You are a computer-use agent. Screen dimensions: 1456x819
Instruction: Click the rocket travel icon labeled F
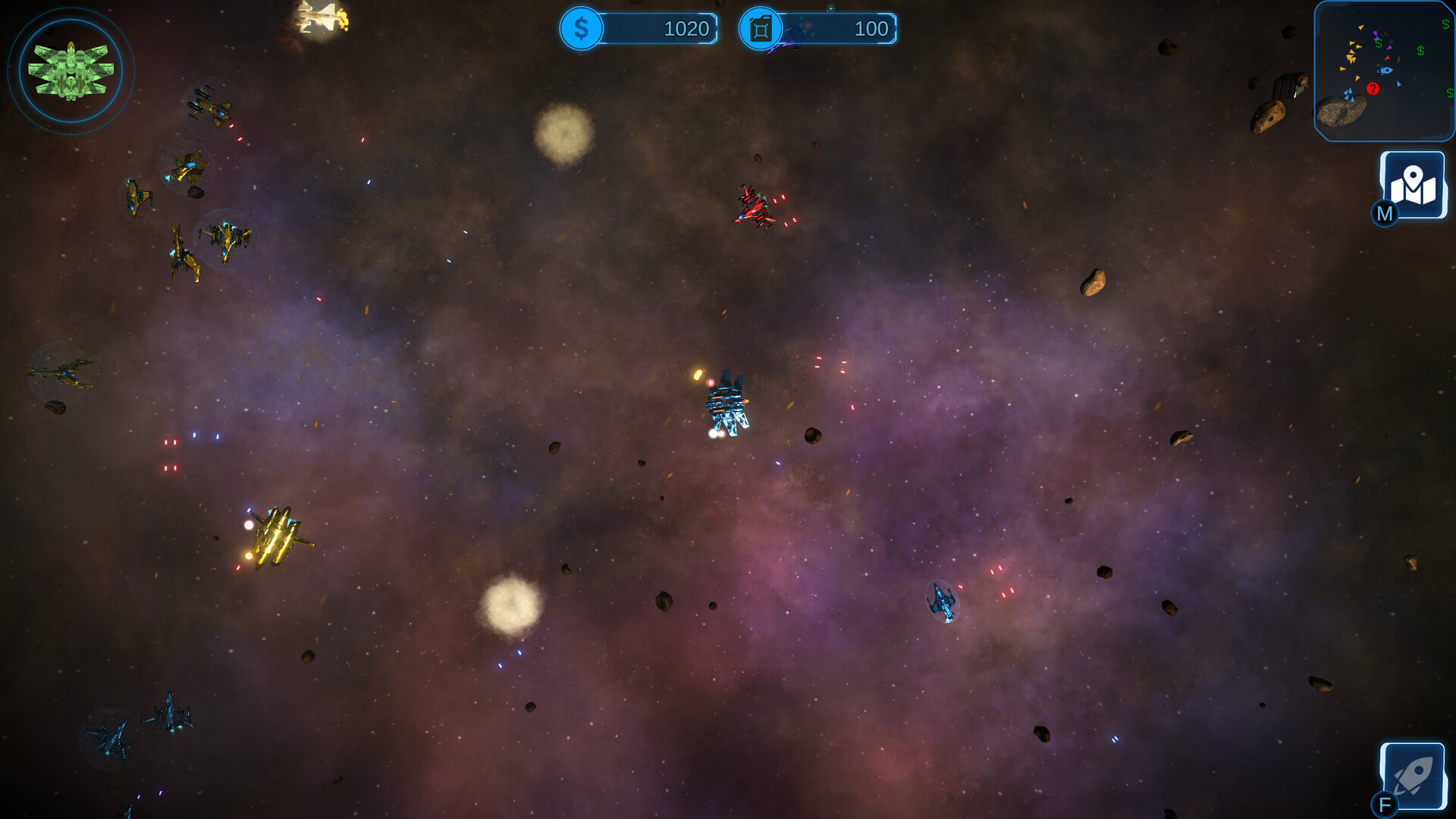(x=1413, y=775)
